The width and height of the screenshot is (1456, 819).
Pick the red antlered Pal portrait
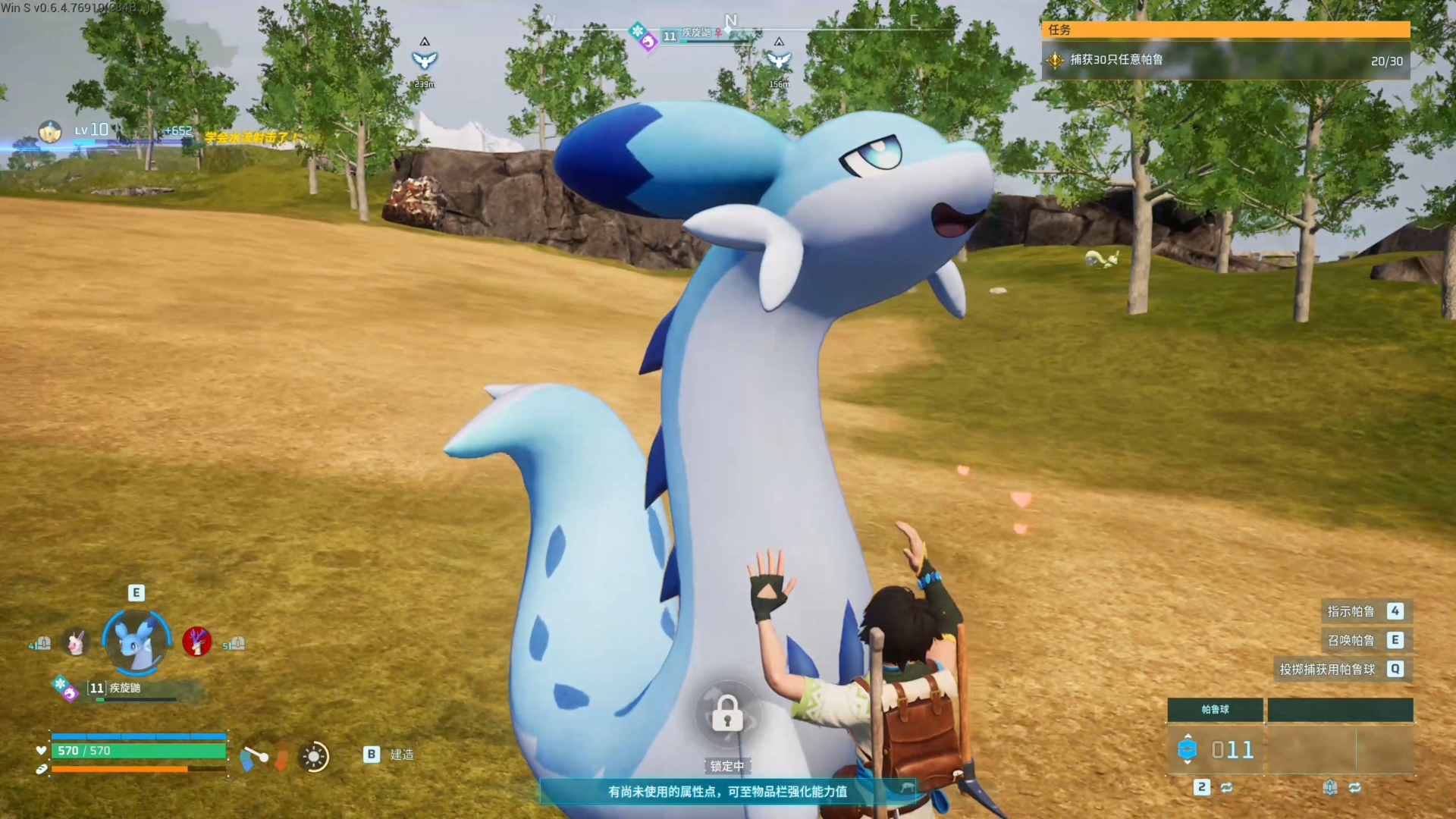[x=196, y=642]
